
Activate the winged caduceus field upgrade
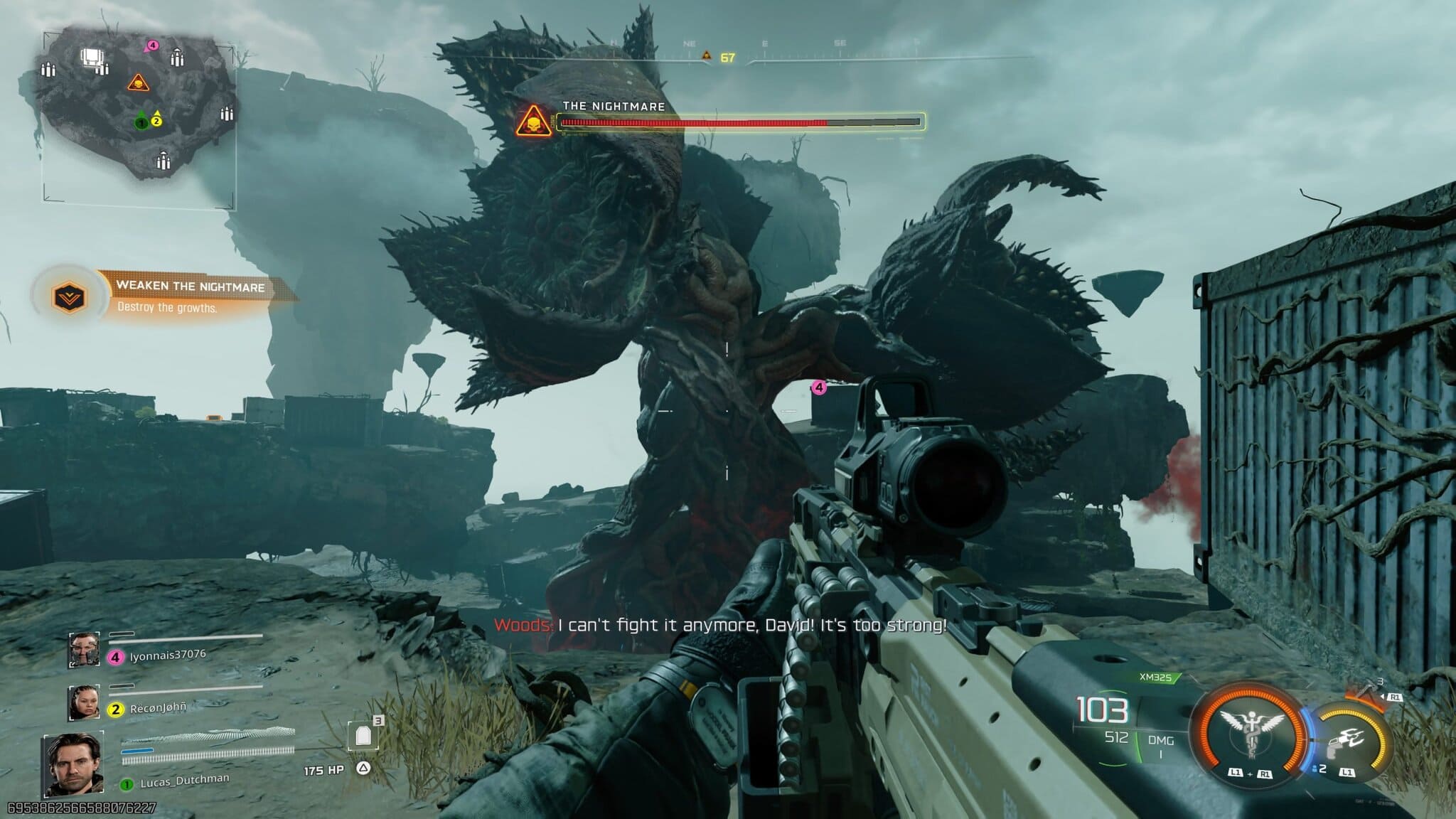(x=1249, y=733)
